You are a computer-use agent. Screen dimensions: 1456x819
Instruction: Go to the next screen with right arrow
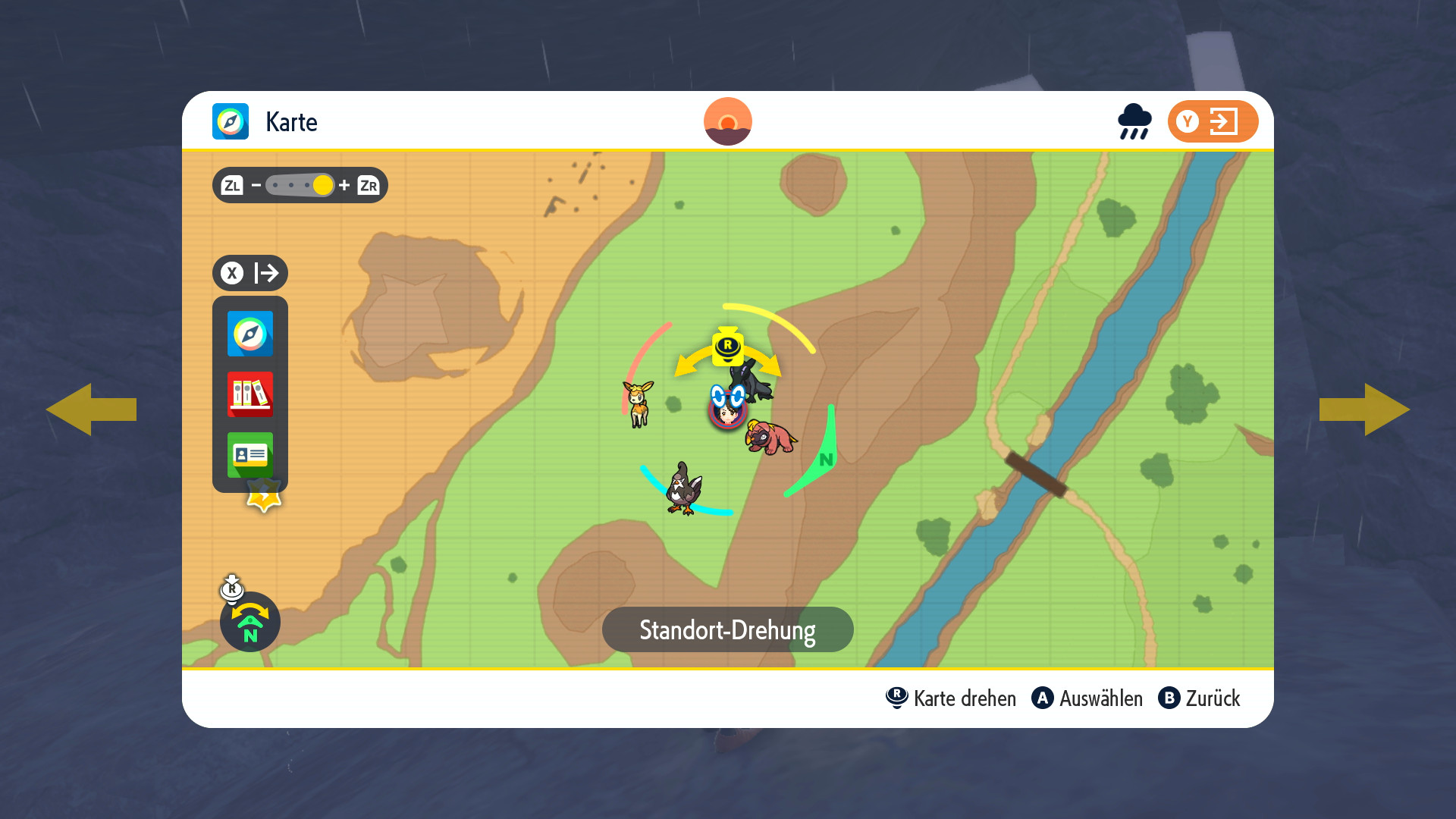1365,409
